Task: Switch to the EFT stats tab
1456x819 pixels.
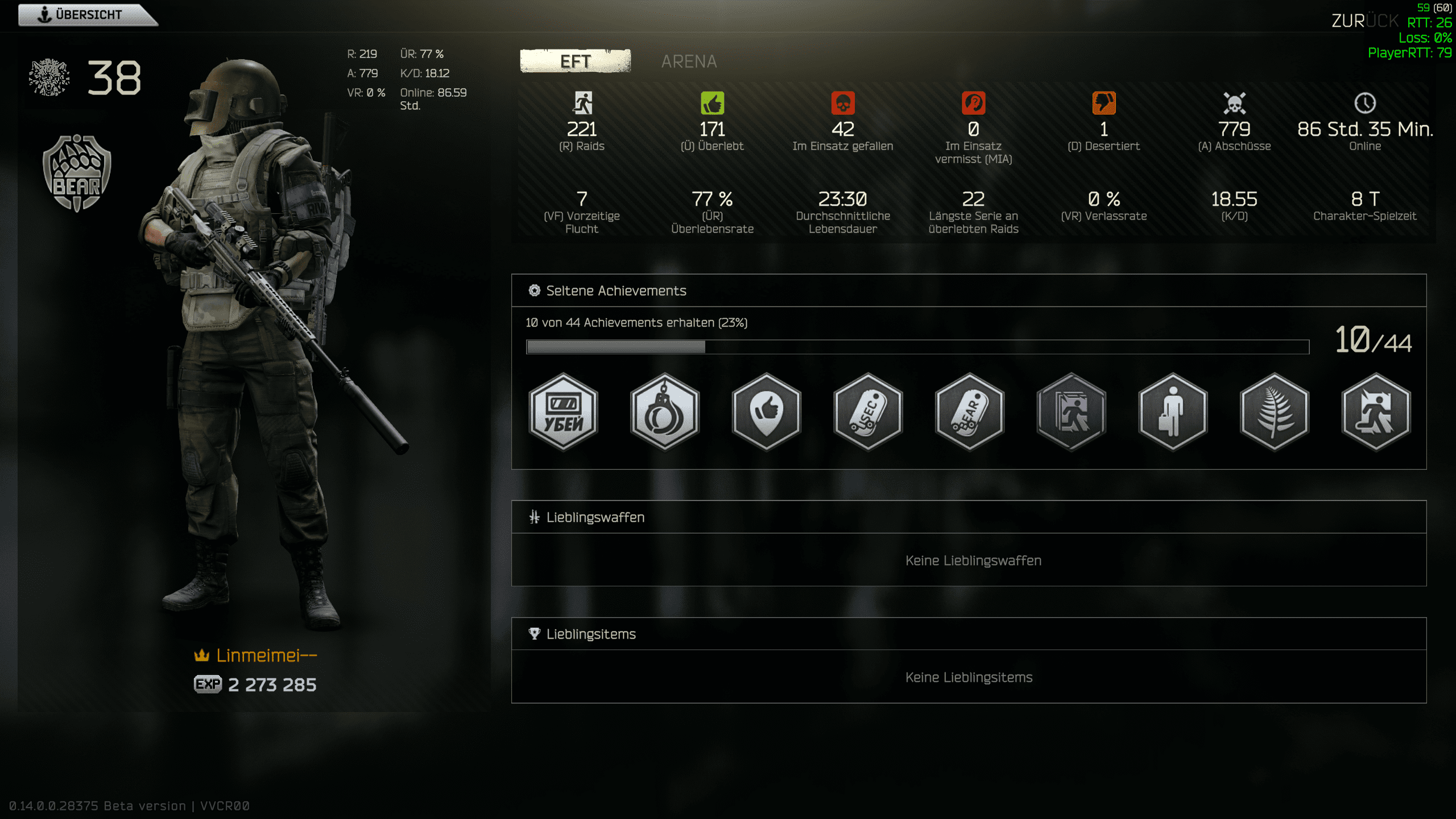Action: [575, 61]
